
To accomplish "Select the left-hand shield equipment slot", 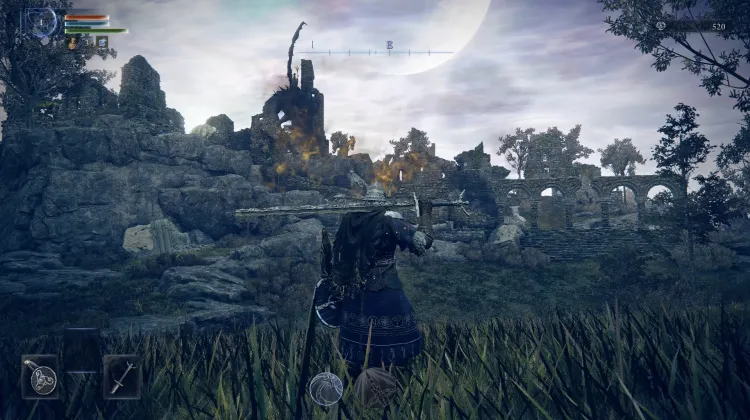I will click(40, 376).
